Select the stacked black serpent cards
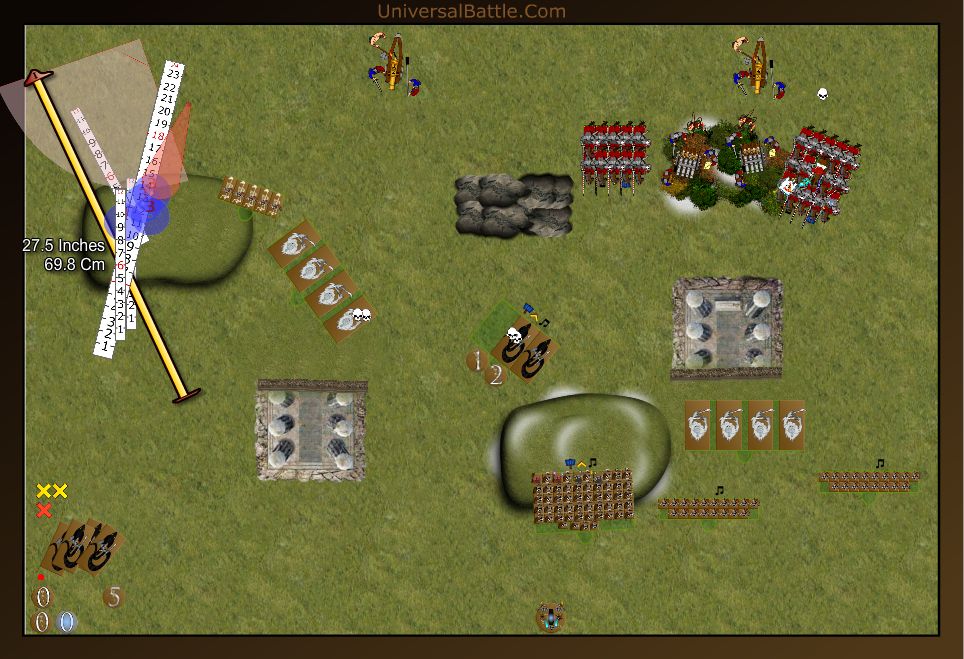 [83, 546]
